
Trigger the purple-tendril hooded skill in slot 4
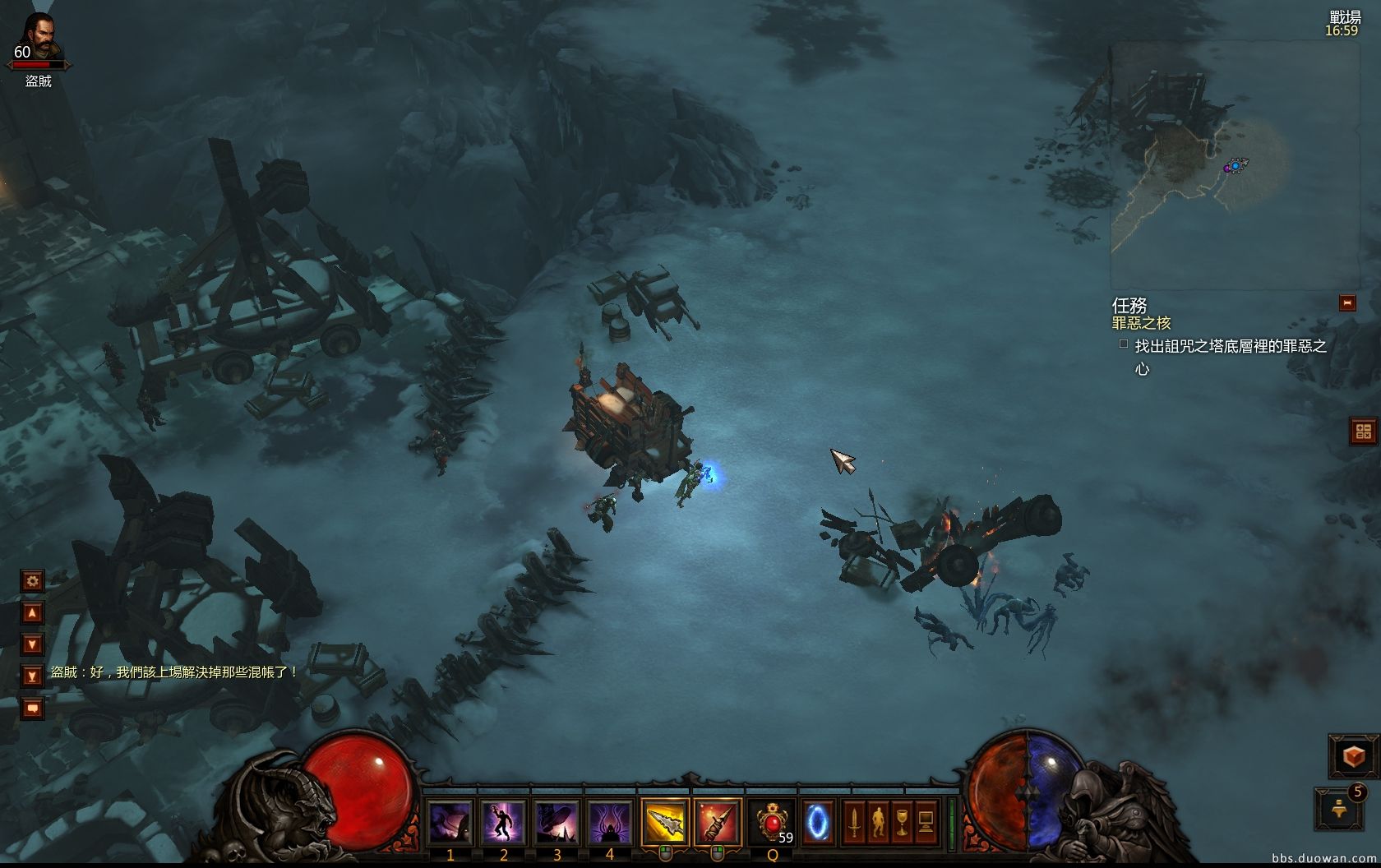click(609, 821)
